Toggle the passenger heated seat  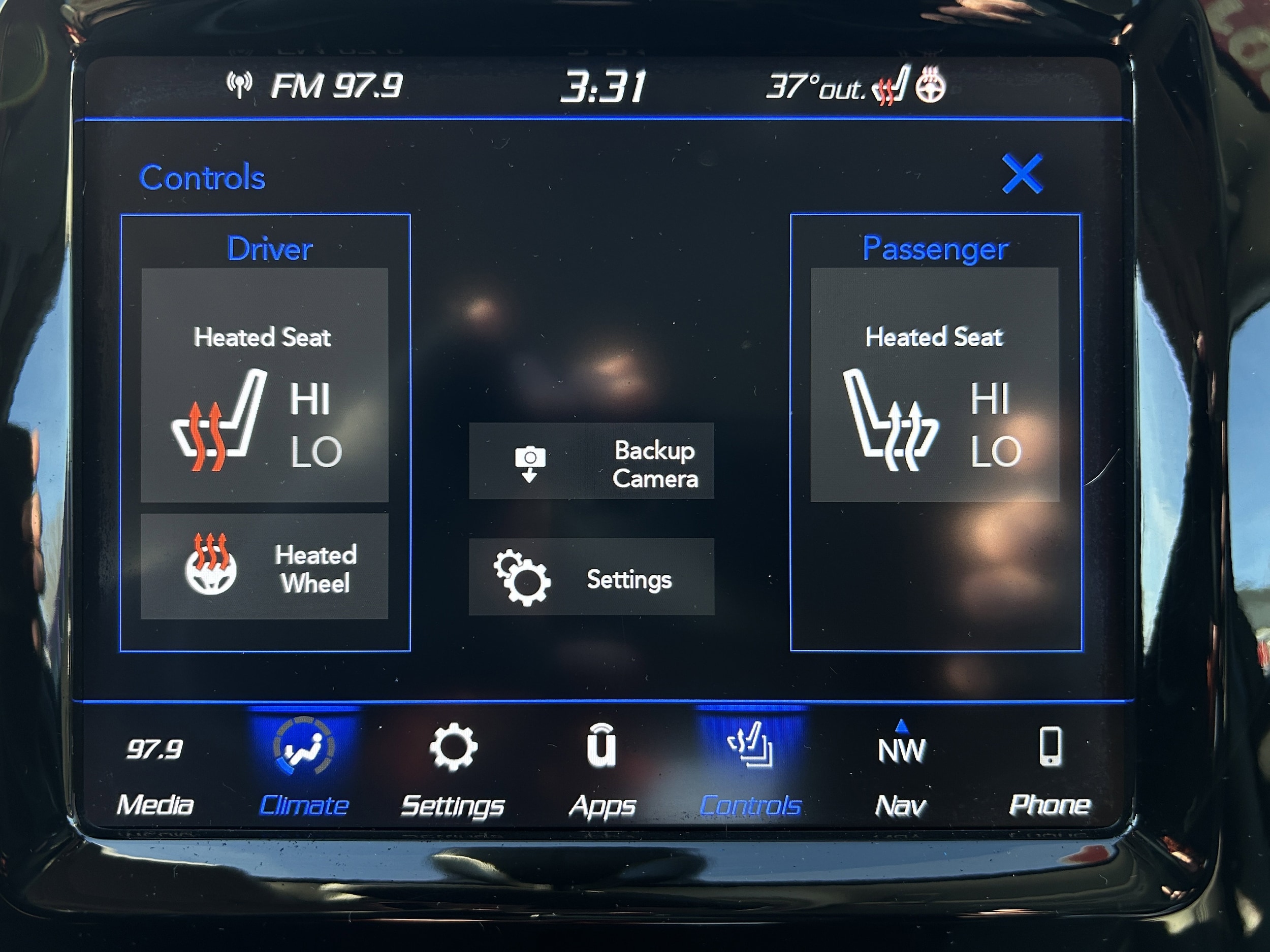[935, 385]
